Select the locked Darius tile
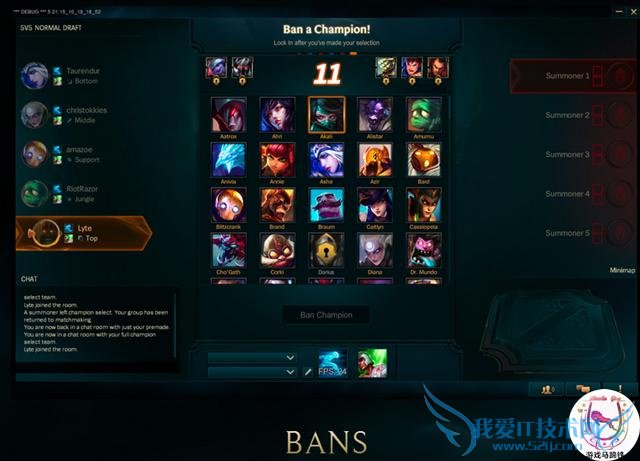The width and height of the screenshot is (640, 461). click(326, 250)
